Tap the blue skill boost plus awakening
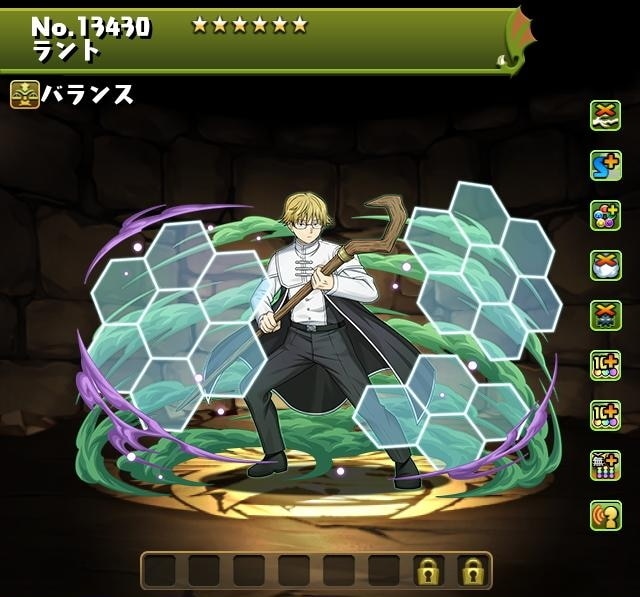 pyautogui.click(x=605, y=164)
